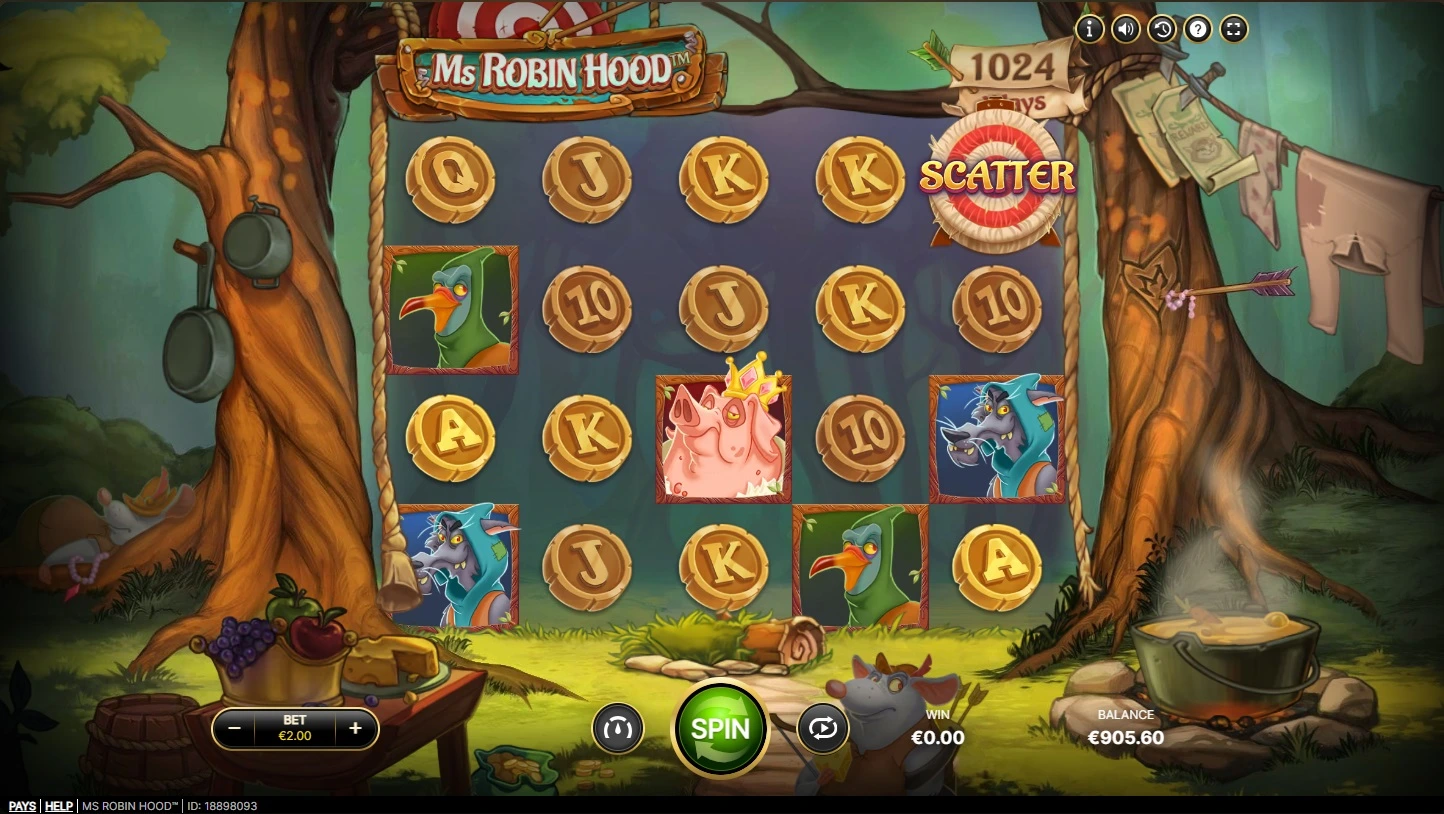Increase the bet with the plus button
Screen dimensions: 1444x814
[355, 729]
